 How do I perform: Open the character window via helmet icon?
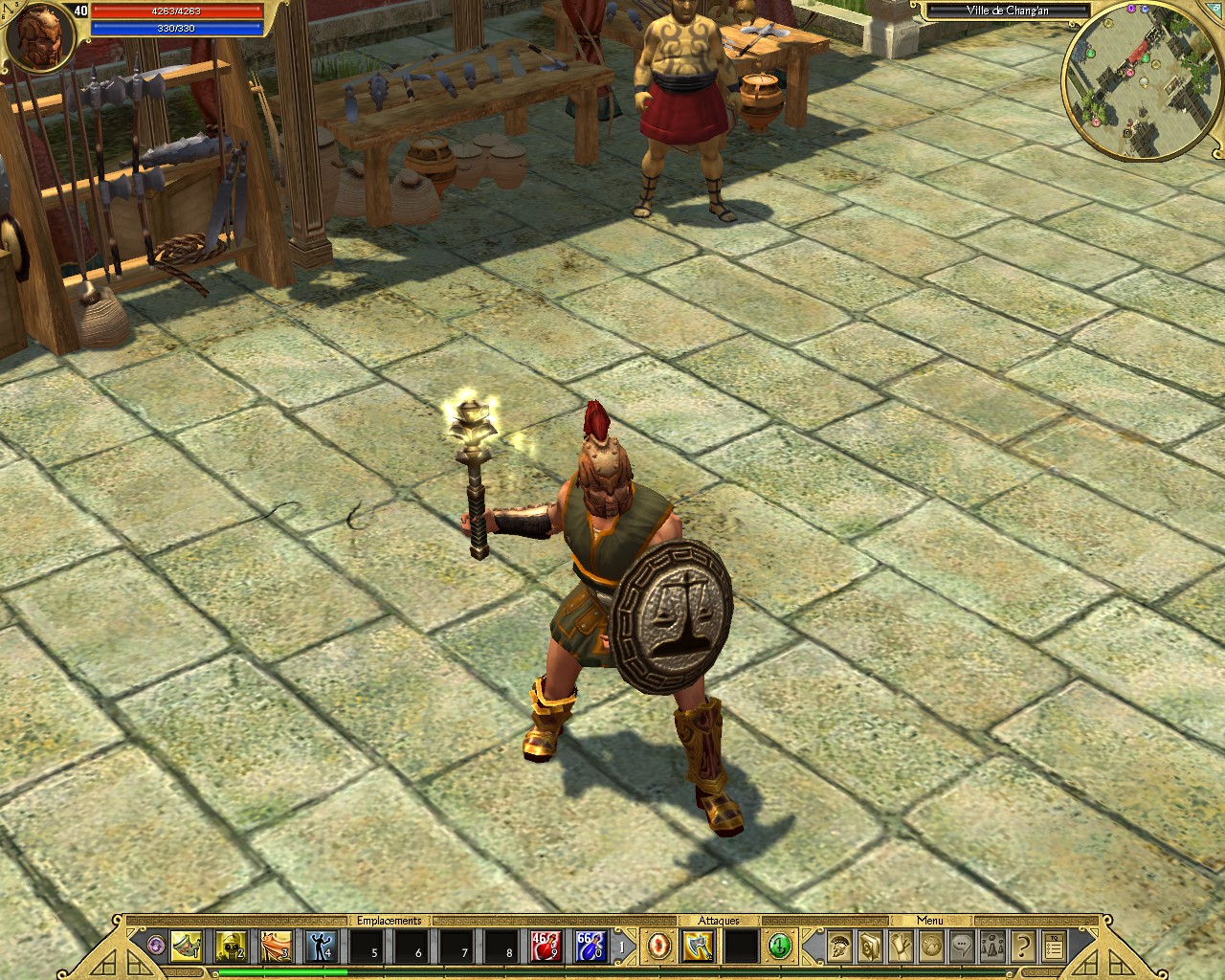pyautogui.click(x=838, y=947)
